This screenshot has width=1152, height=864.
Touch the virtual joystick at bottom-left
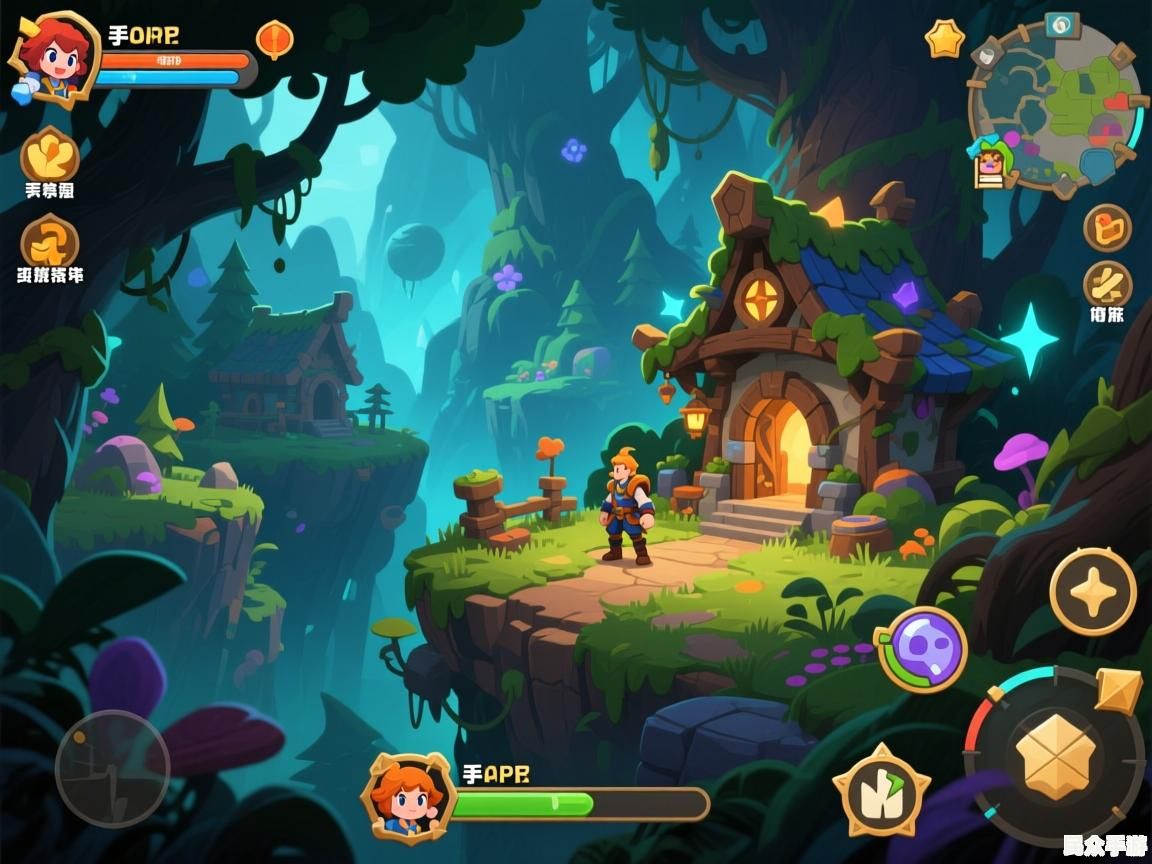(112, 768)
